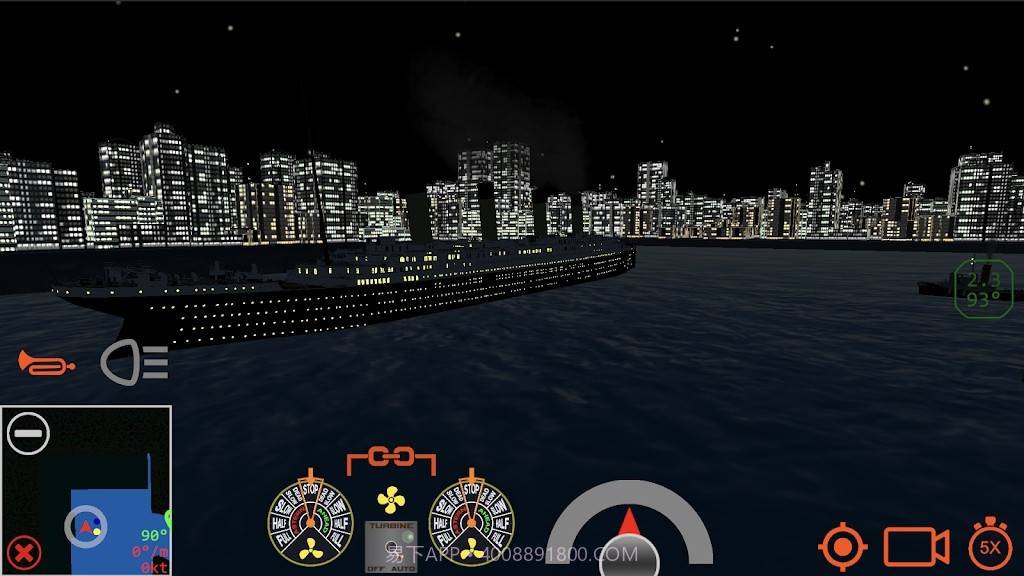Select the green ship marker showing 93°

(983, 288)
